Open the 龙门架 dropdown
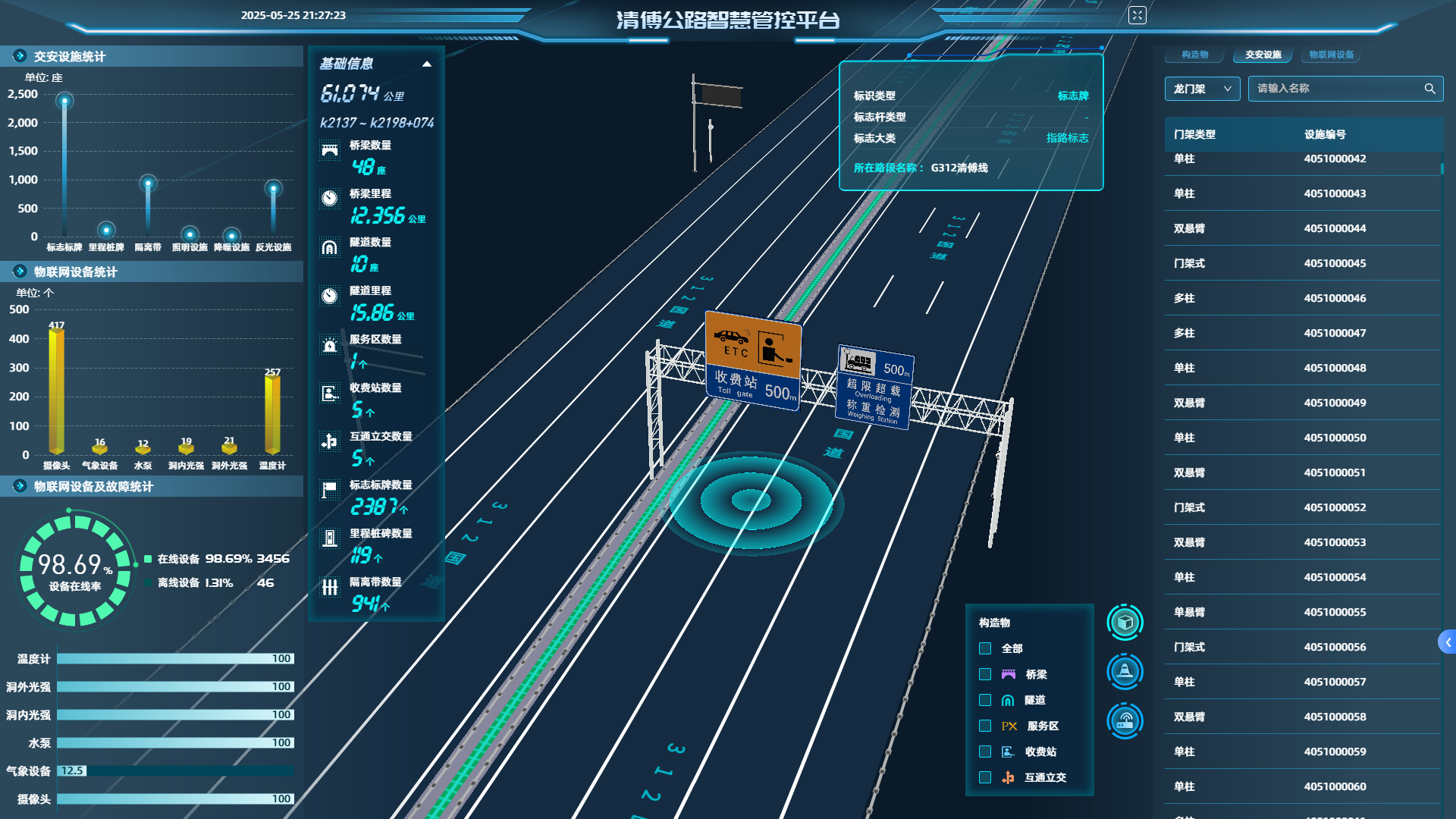Image resolution: width=1456 pixels, height=819 pixels. click(1202, 89)
